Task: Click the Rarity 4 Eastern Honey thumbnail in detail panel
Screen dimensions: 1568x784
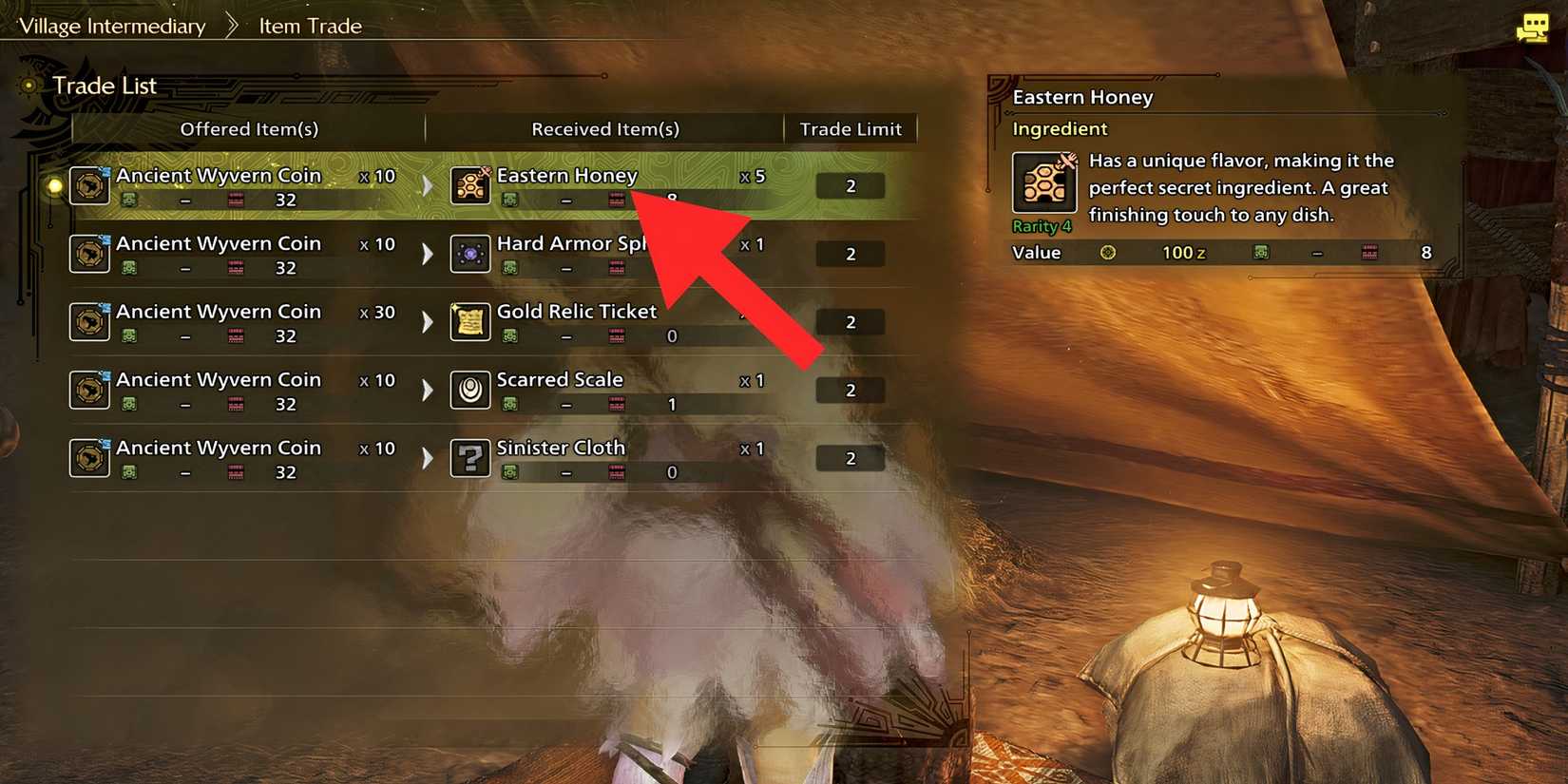Action: coord(1043,182)
